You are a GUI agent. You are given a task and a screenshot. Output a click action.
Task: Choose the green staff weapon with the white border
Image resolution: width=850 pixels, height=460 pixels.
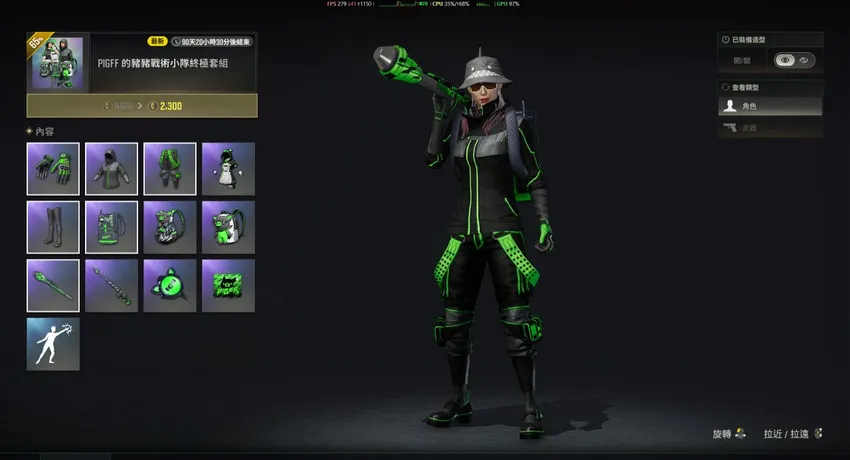pyautogui.click(x=53, y=285)
